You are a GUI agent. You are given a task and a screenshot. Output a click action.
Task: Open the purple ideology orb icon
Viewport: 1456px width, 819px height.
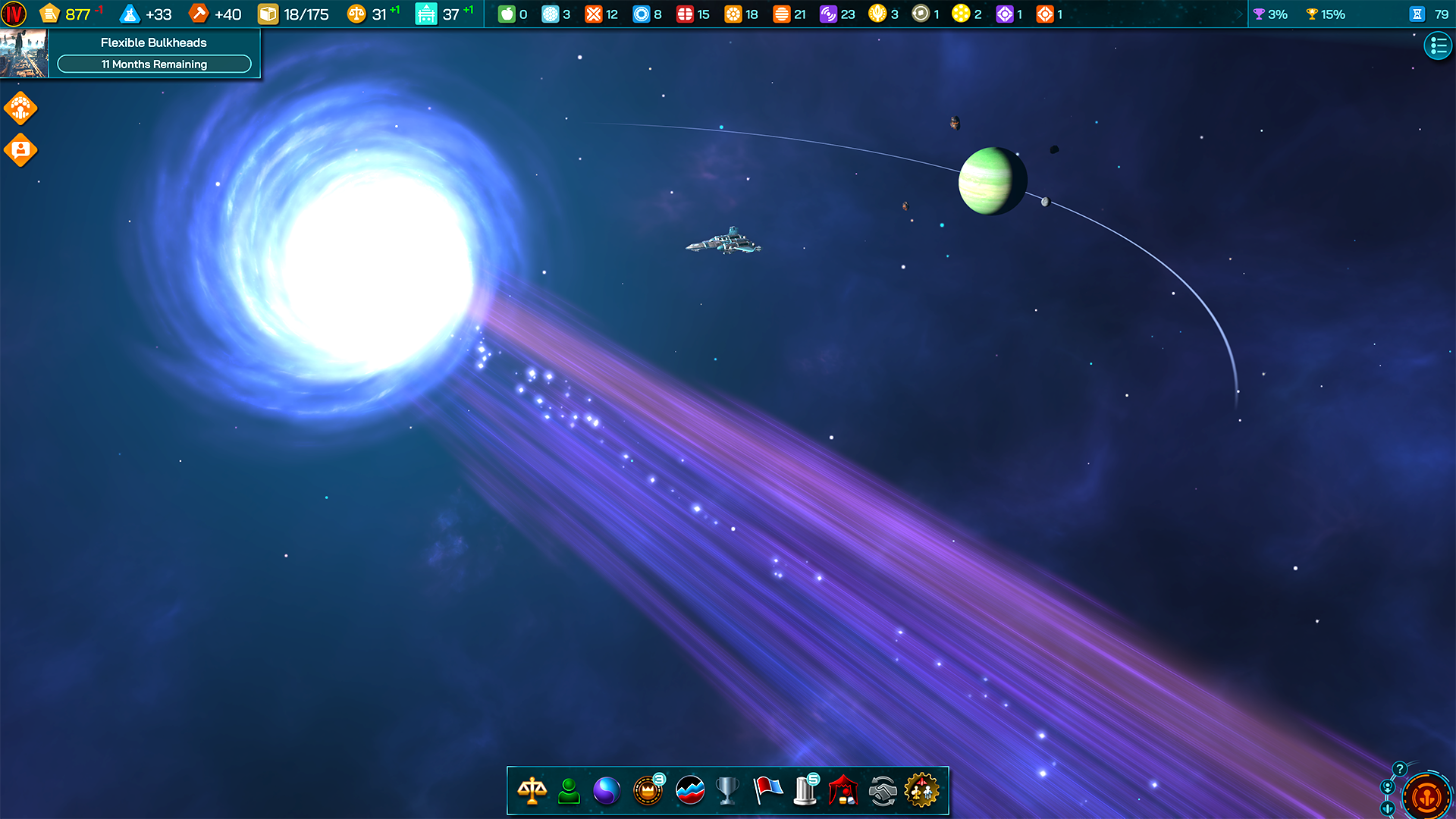(609, 790)
